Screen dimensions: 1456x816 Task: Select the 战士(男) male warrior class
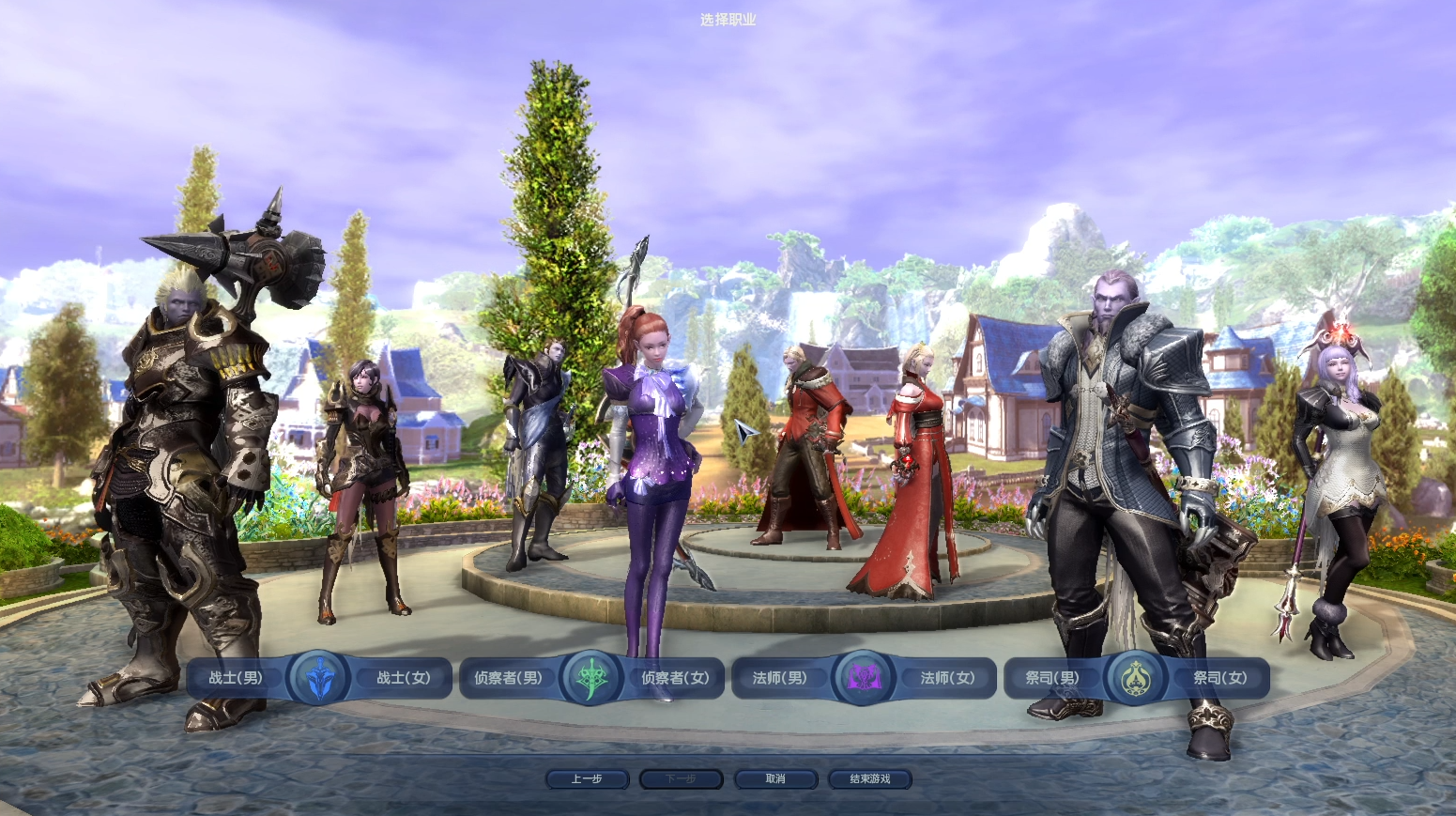click(x=236, y=678)
